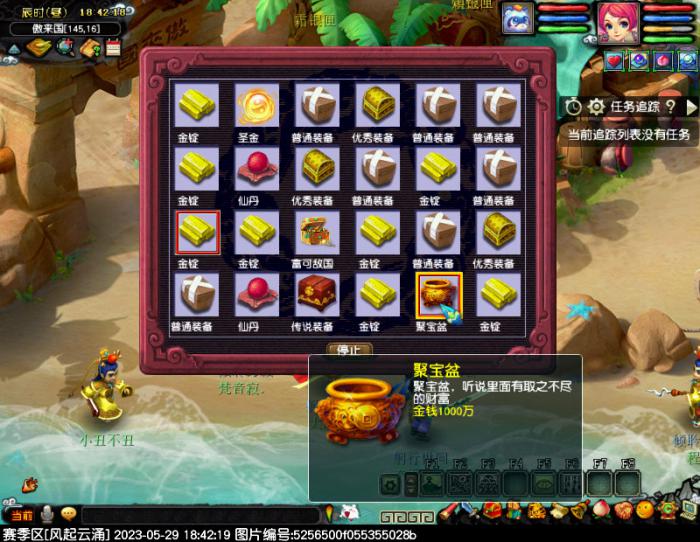Switch chat channel with the 当前 button
This screenshot has width=700, height=542.
22,514
